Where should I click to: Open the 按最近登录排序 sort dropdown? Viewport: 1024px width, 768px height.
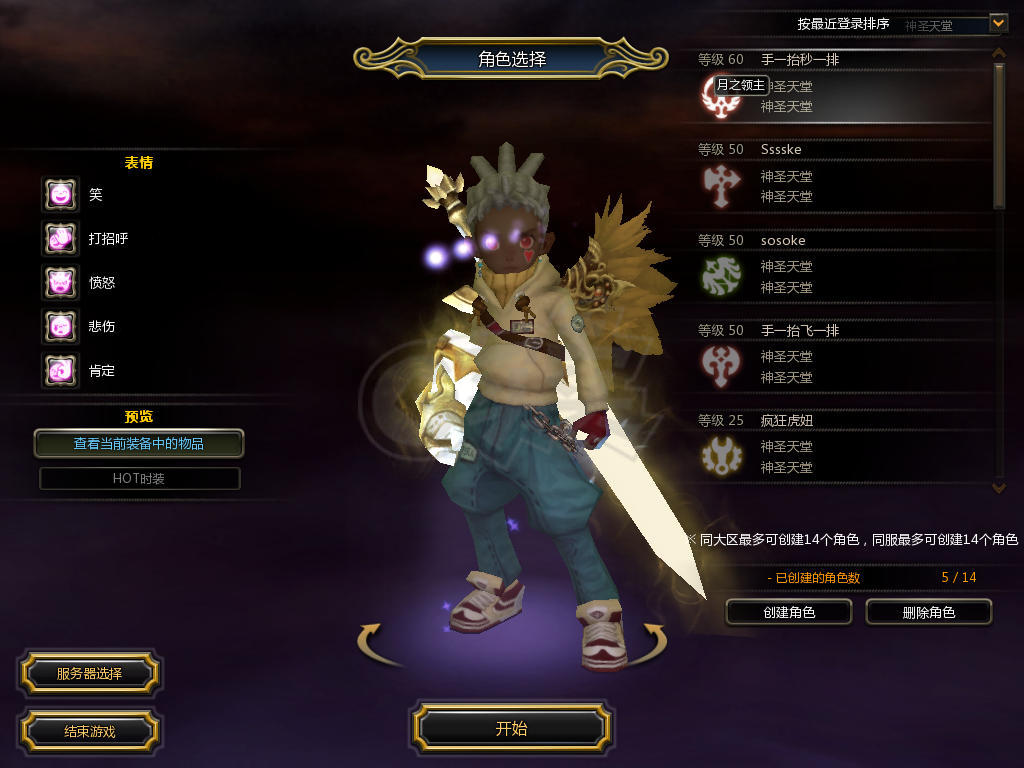997,22
